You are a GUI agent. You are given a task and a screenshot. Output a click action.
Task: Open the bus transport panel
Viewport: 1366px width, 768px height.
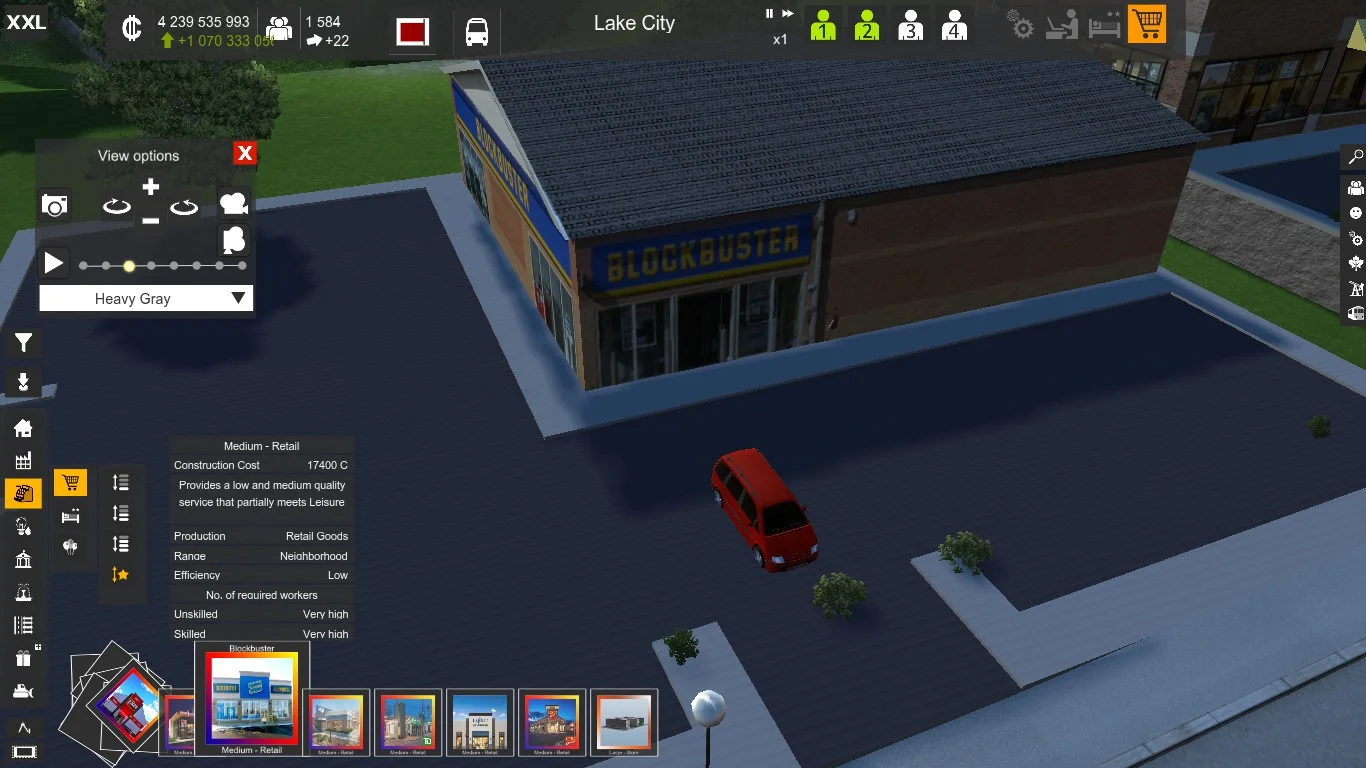[477, 32]
